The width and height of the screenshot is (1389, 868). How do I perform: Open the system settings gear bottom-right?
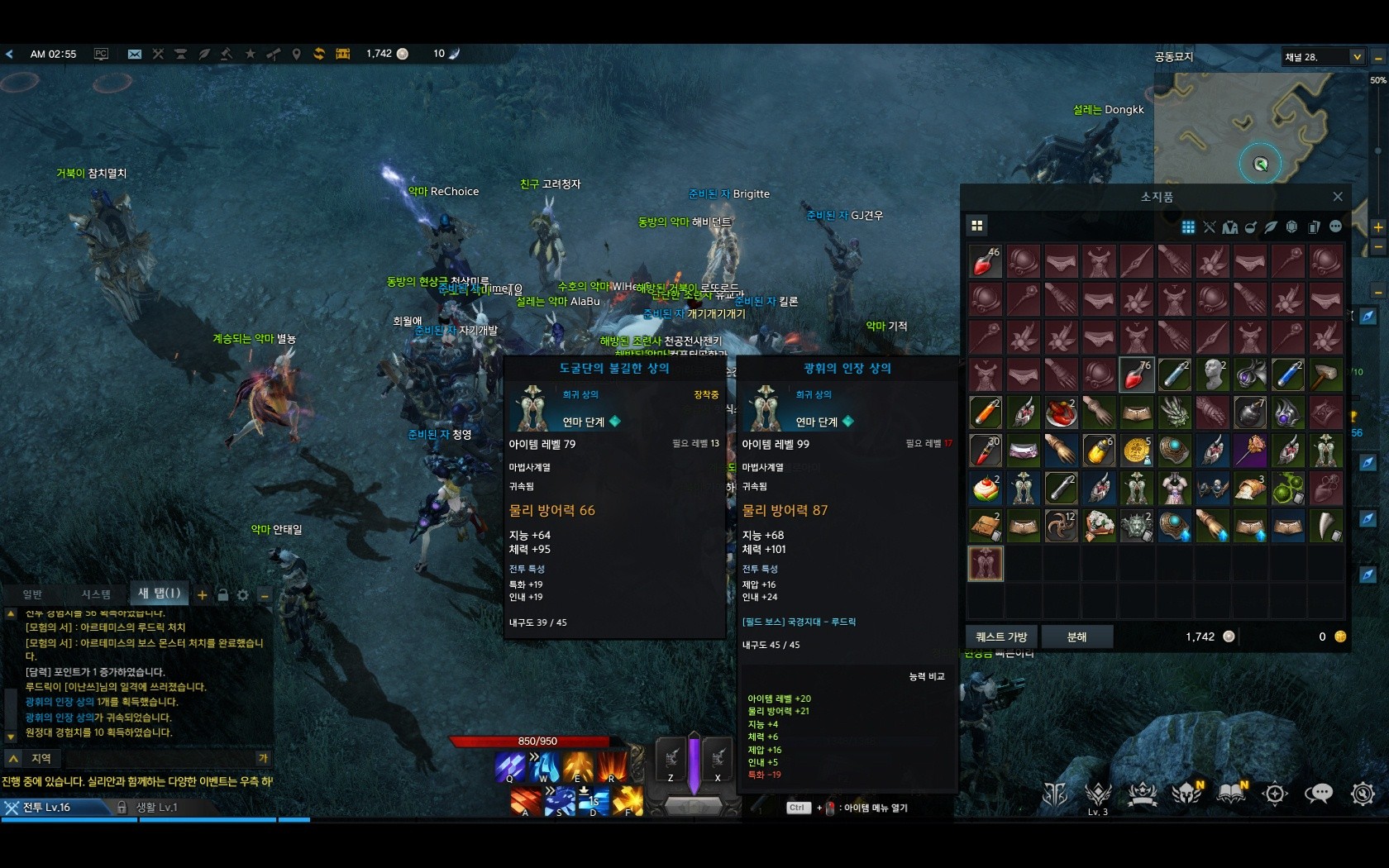(x=1362, y=794)
